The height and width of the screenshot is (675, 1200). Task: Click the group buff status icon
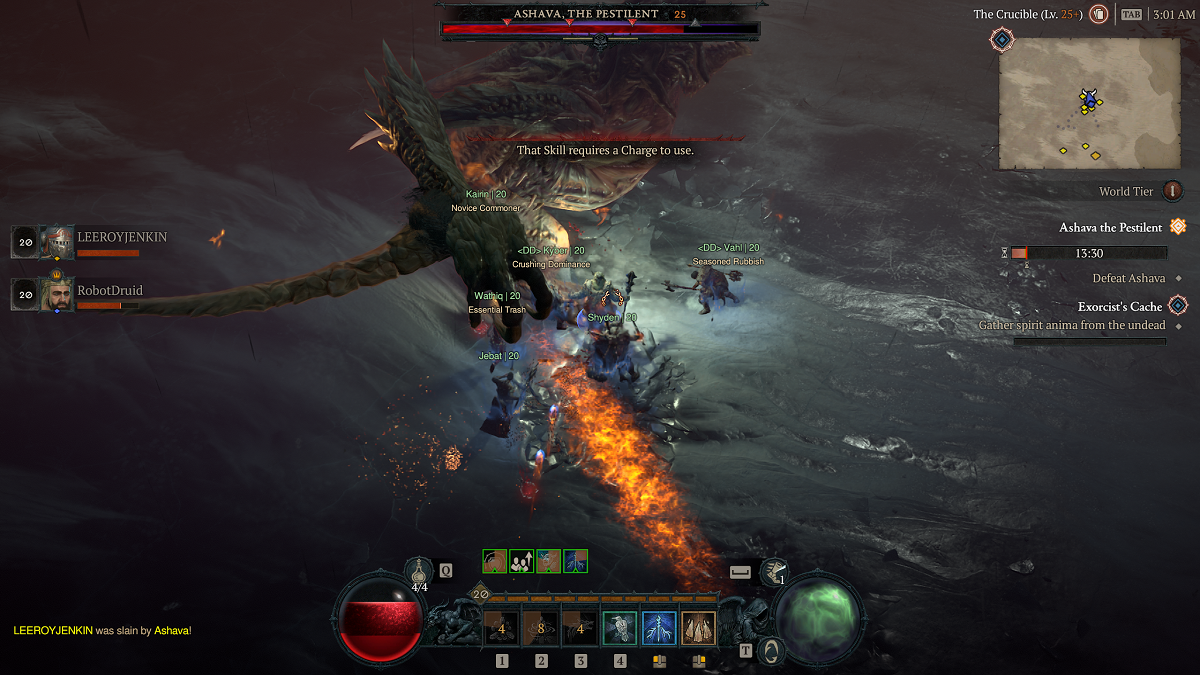pos(521,561)
